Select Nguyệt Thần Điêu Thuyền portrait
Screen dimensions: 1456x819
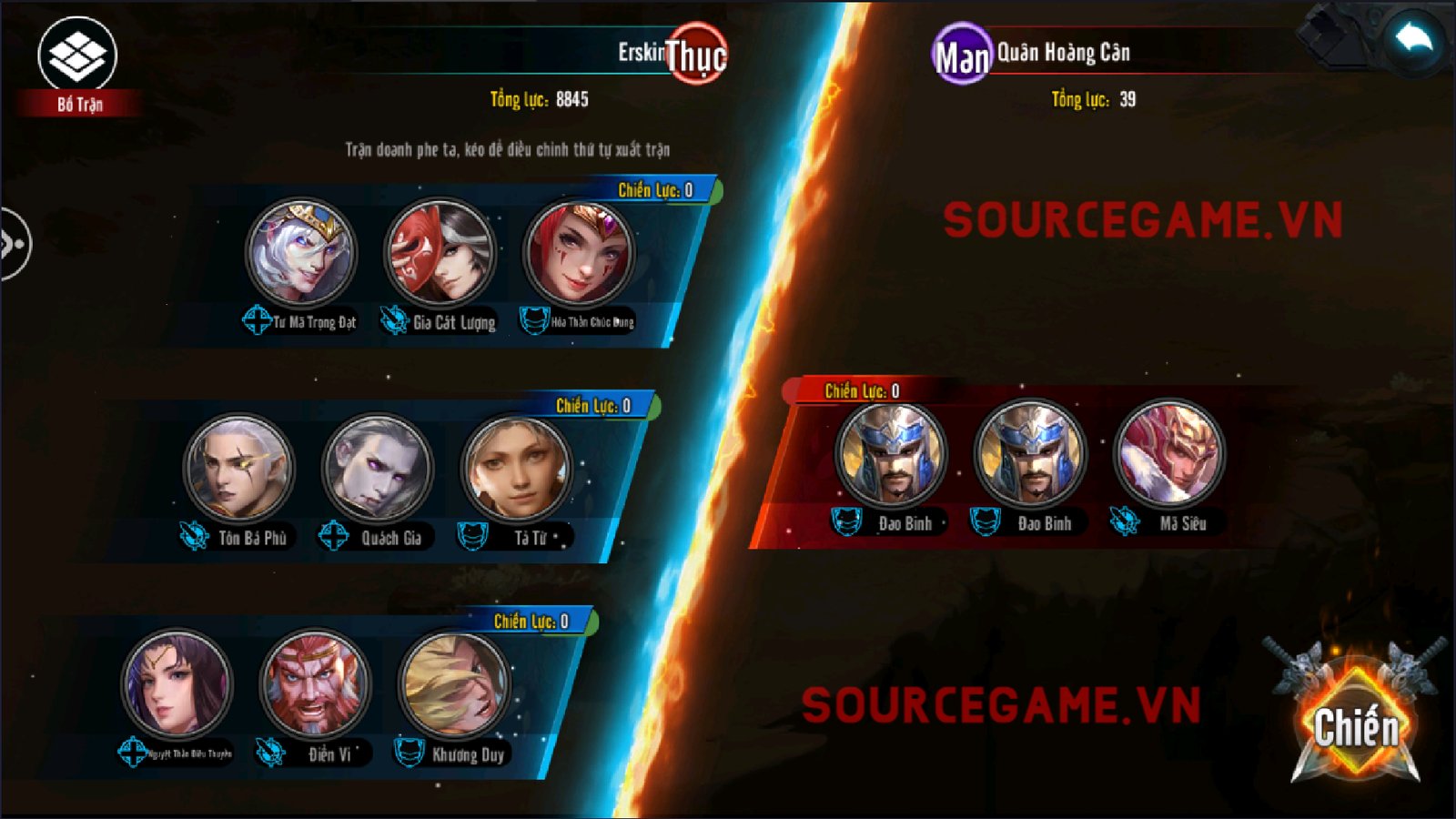click(x=177, y=683)
